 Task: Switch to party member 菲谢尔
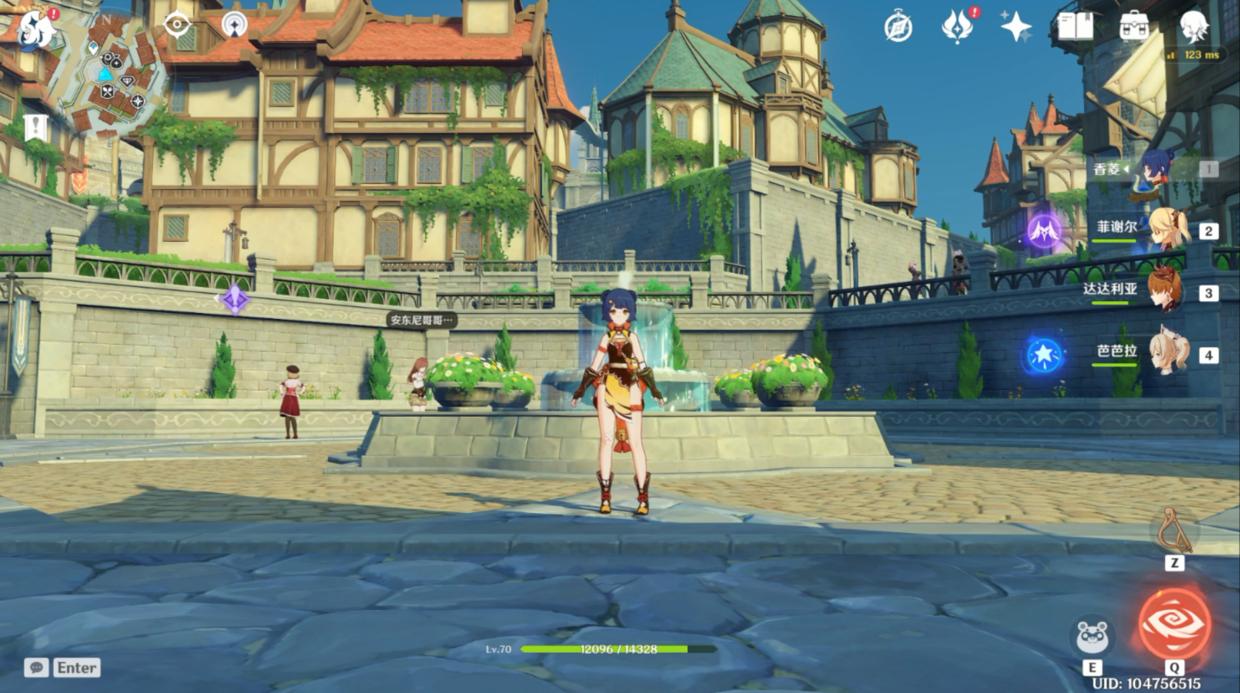pyautogui.click(x=1166, y=229)
